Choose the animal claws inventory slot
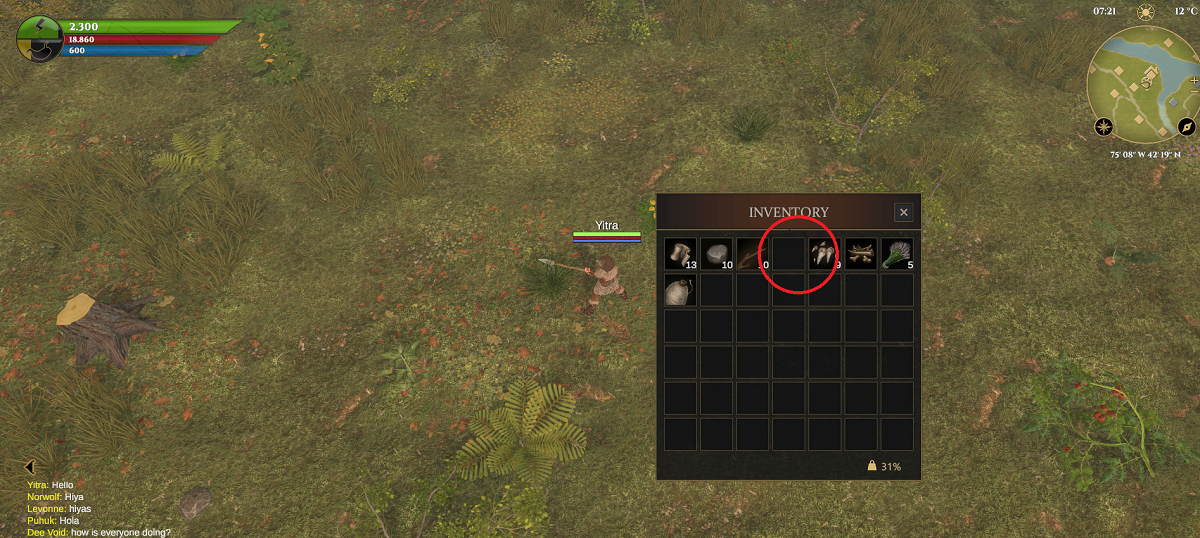This screenshot has height=538, width=1200. (825, 254)
